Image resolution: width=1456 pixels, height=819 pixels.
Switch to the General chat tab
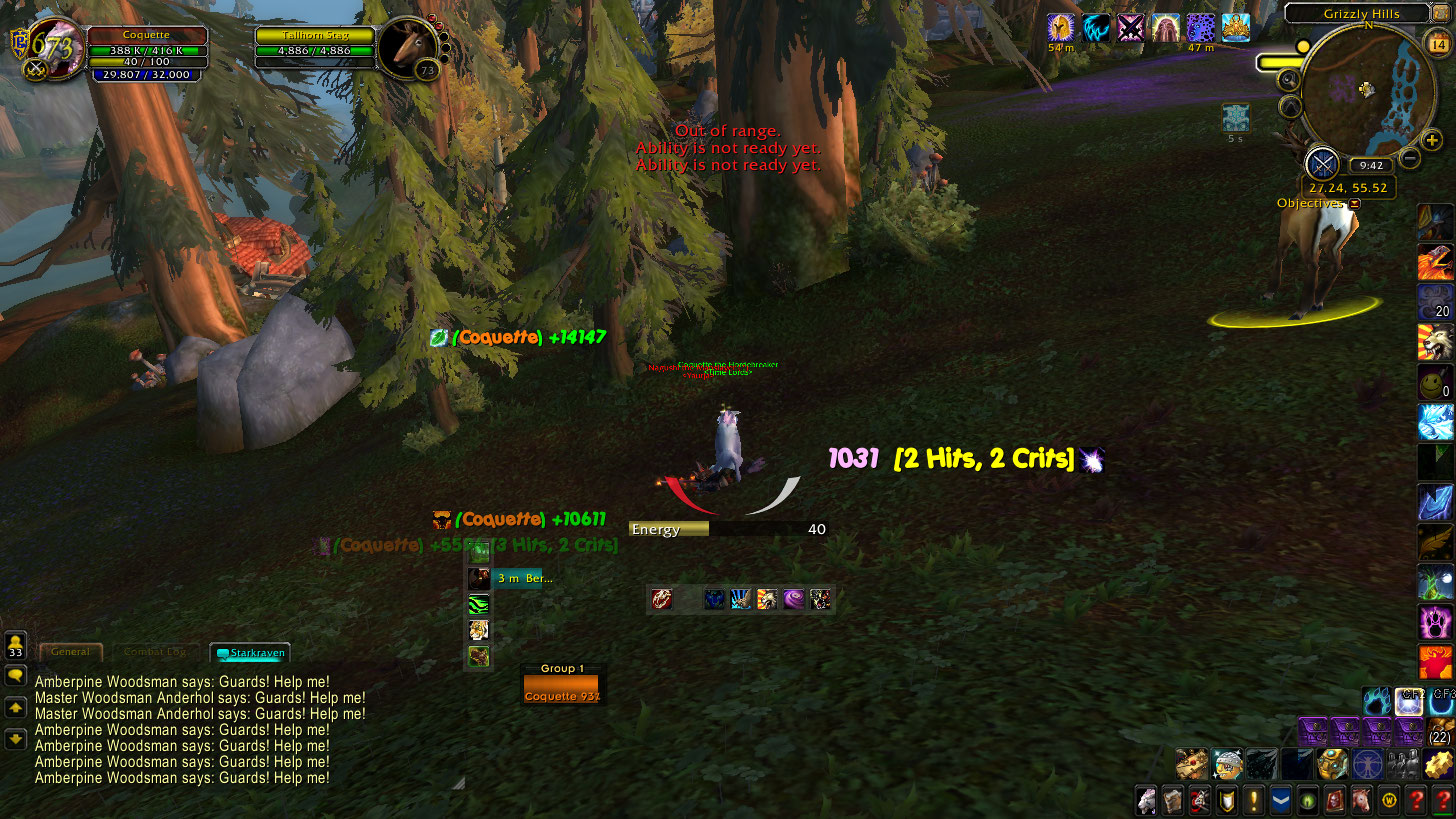click(71, 652)
